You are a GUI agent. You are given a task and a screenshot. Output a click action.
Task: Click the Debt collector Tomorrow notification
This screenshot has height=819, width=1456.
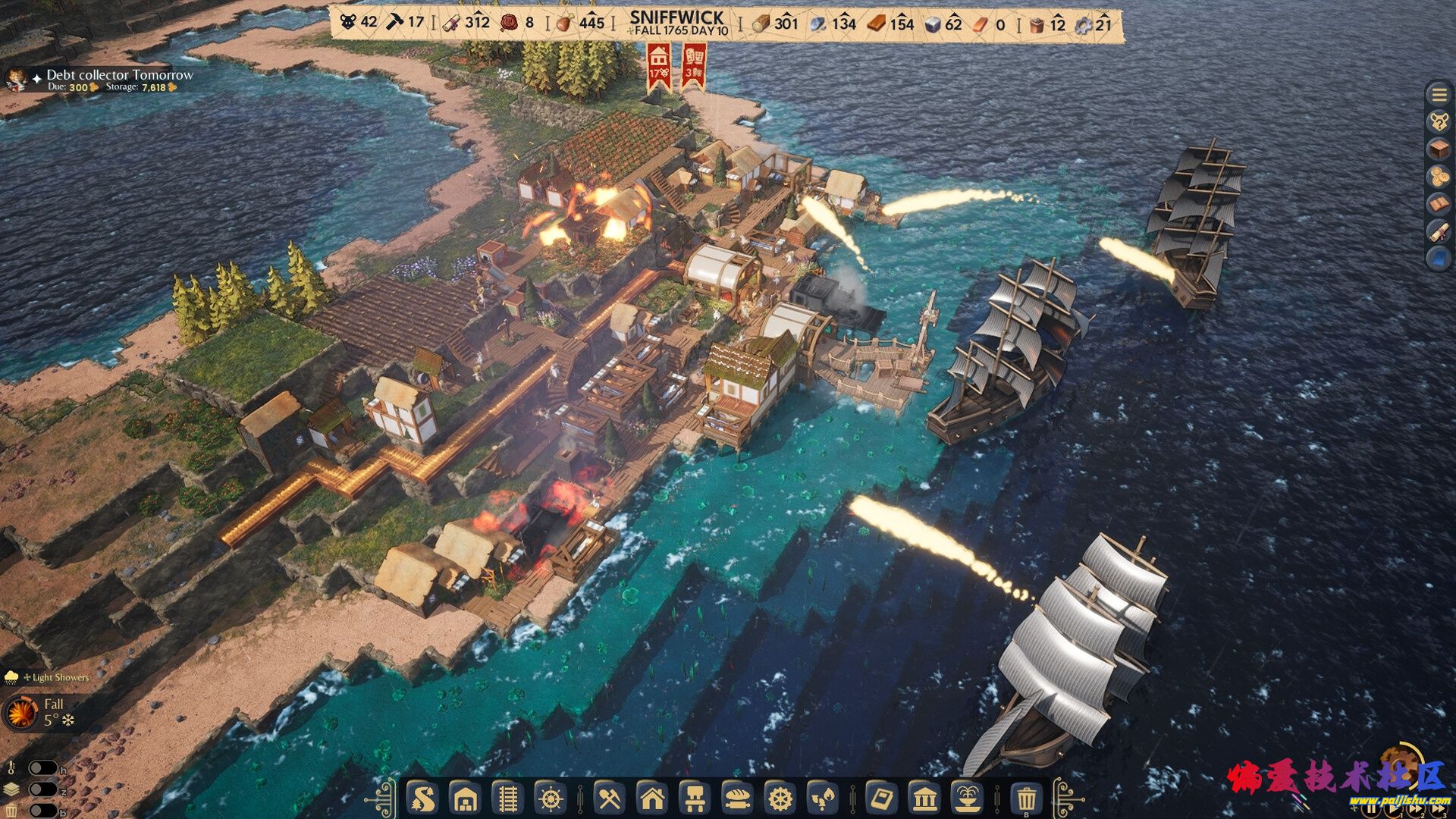[x=119, y=75]
